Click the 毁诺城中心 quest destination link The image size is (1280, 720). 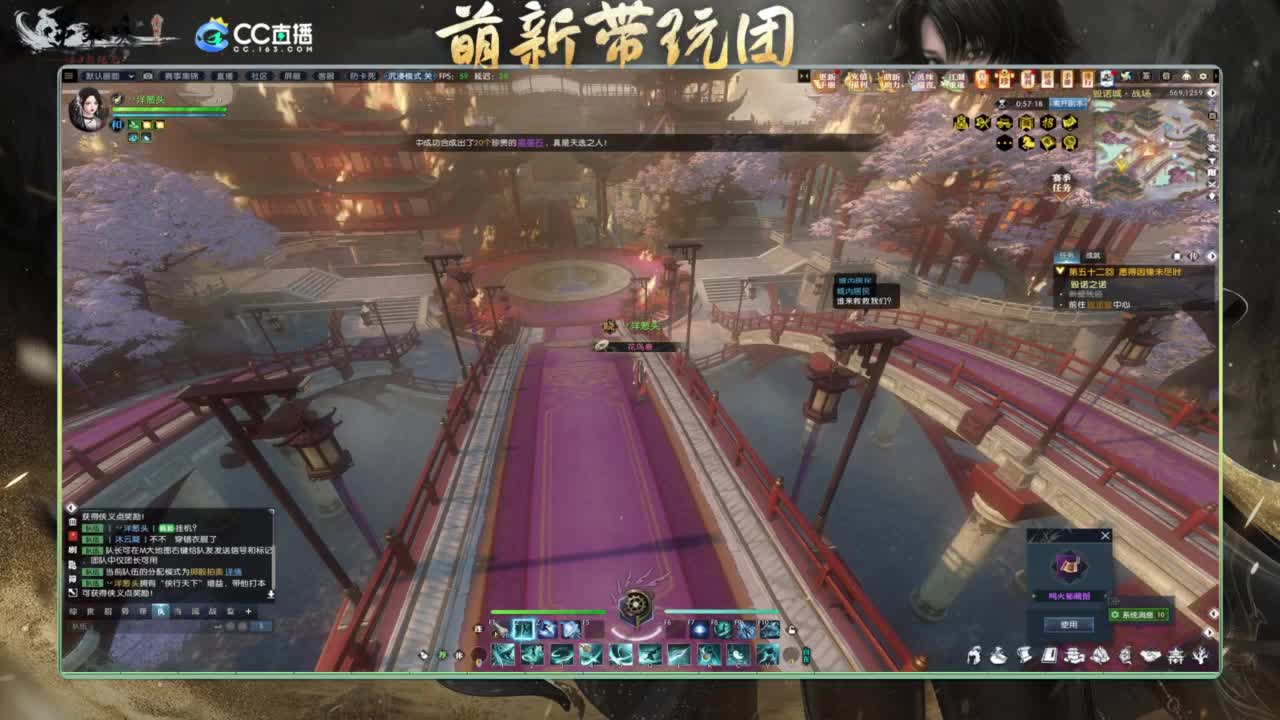coord(1101,305)
